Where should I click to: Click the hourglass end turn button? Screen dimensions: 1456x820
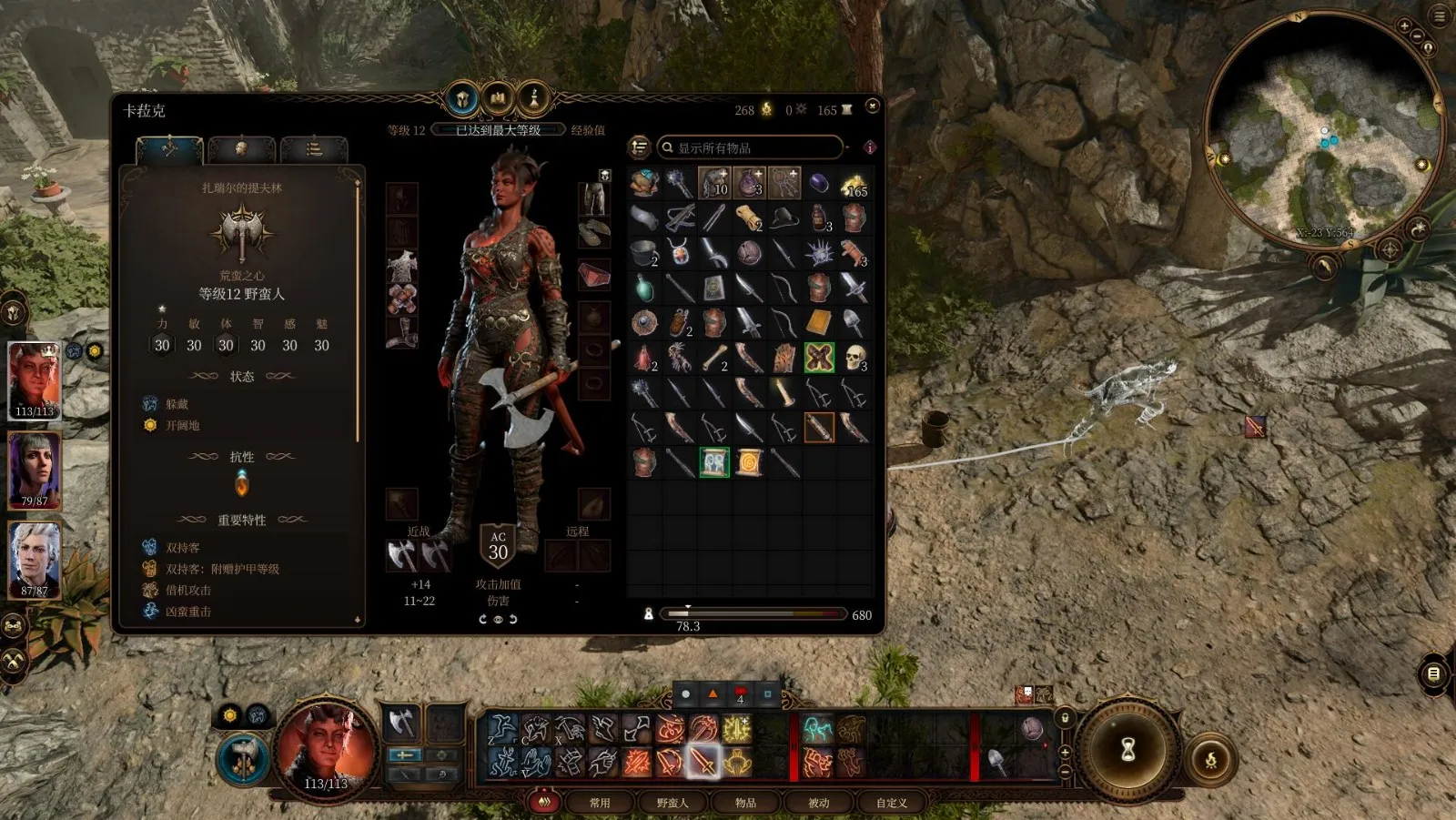1128,749
